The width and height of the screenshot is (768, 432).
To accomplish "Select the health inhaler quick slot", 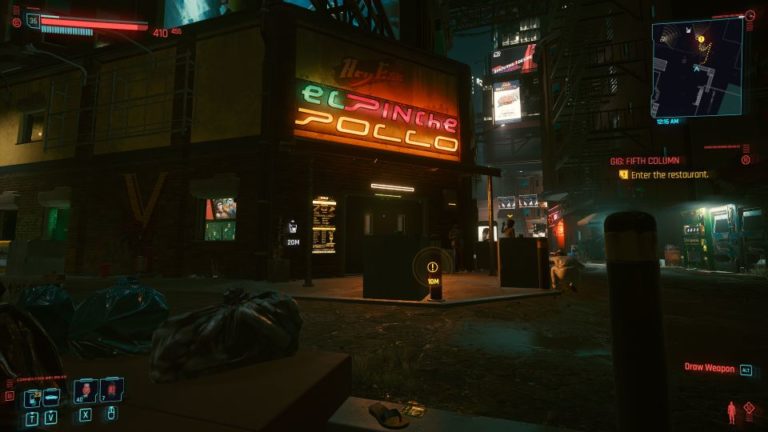I will click(85, 390).
